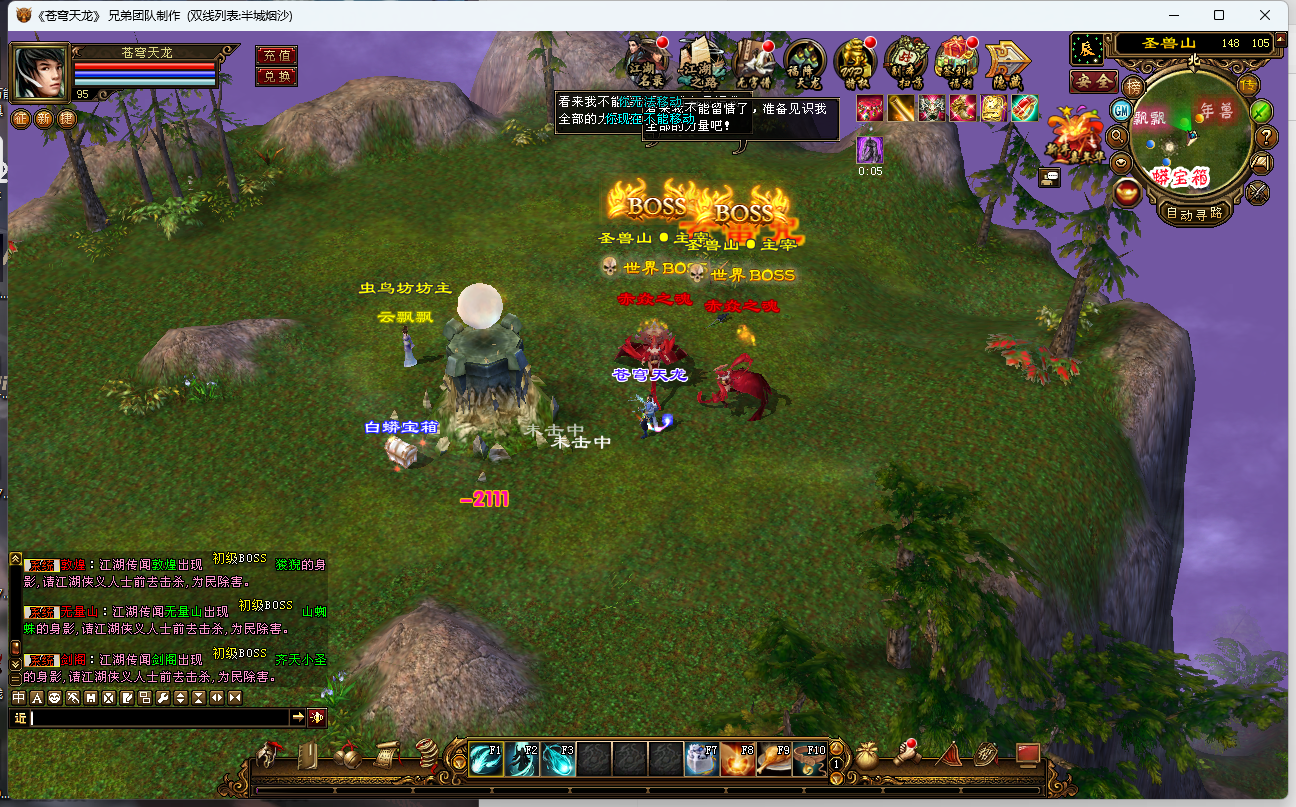Activate 自动寻路 auto-pathfinding
The image size is (1296, 807).
1193,212
